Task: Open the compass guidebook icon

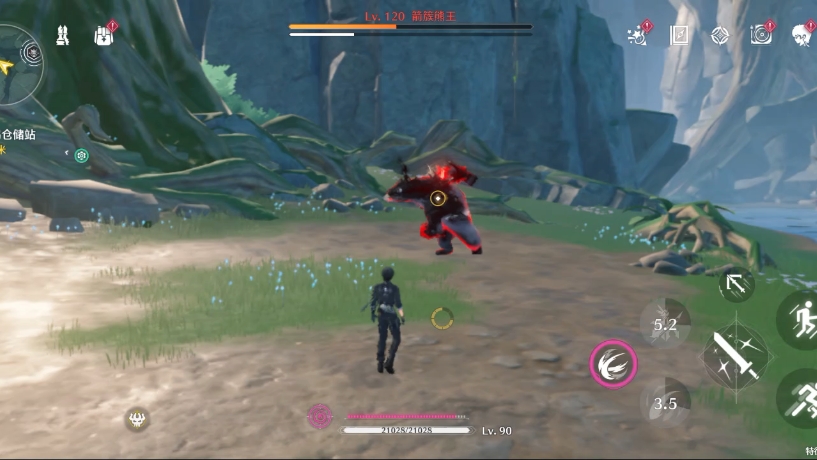Action: [x=680, y=36]
